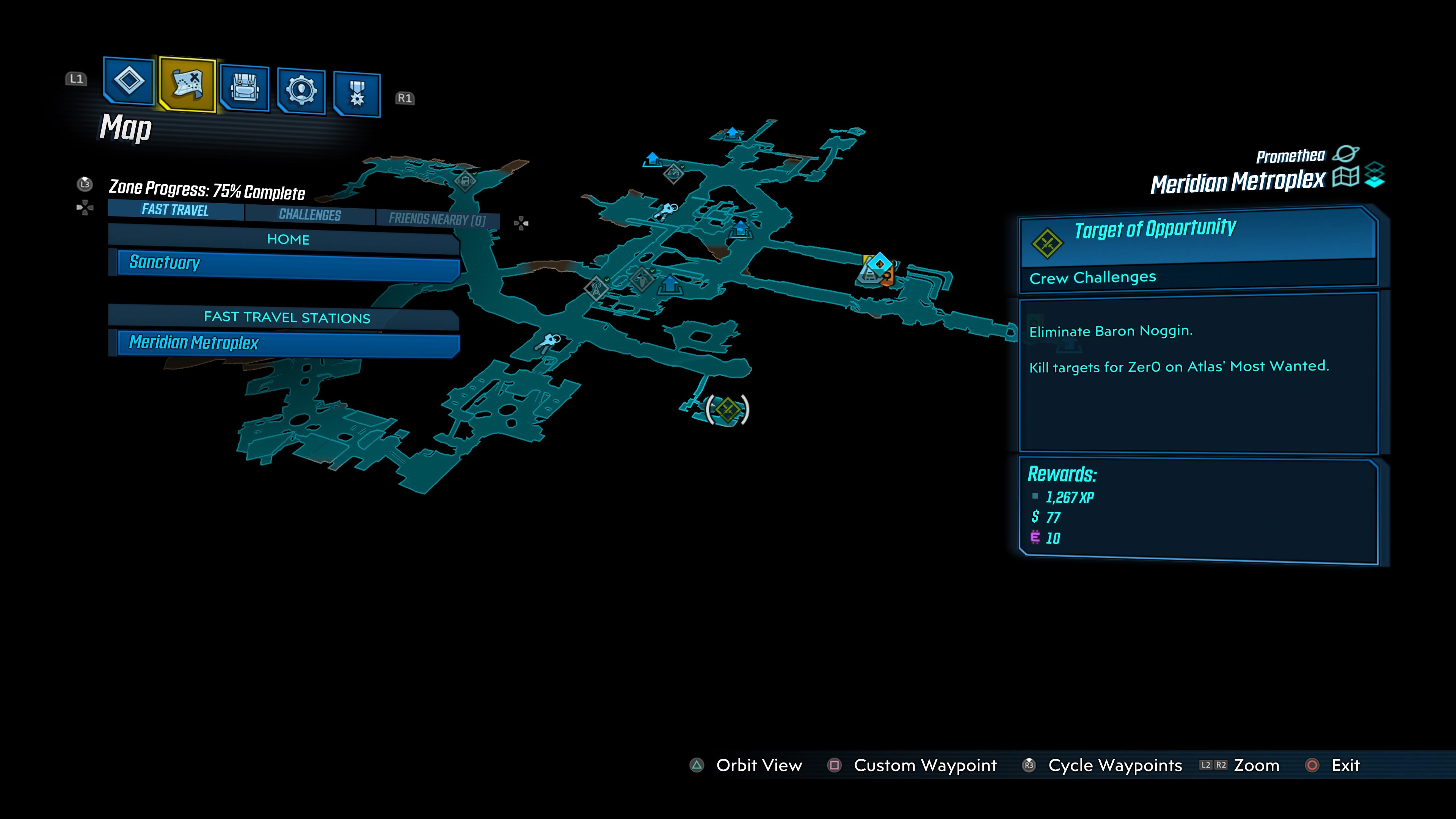Open the Skills tab with gear icon
Viewport: 1456px width, 819px height.
(301, 91)
